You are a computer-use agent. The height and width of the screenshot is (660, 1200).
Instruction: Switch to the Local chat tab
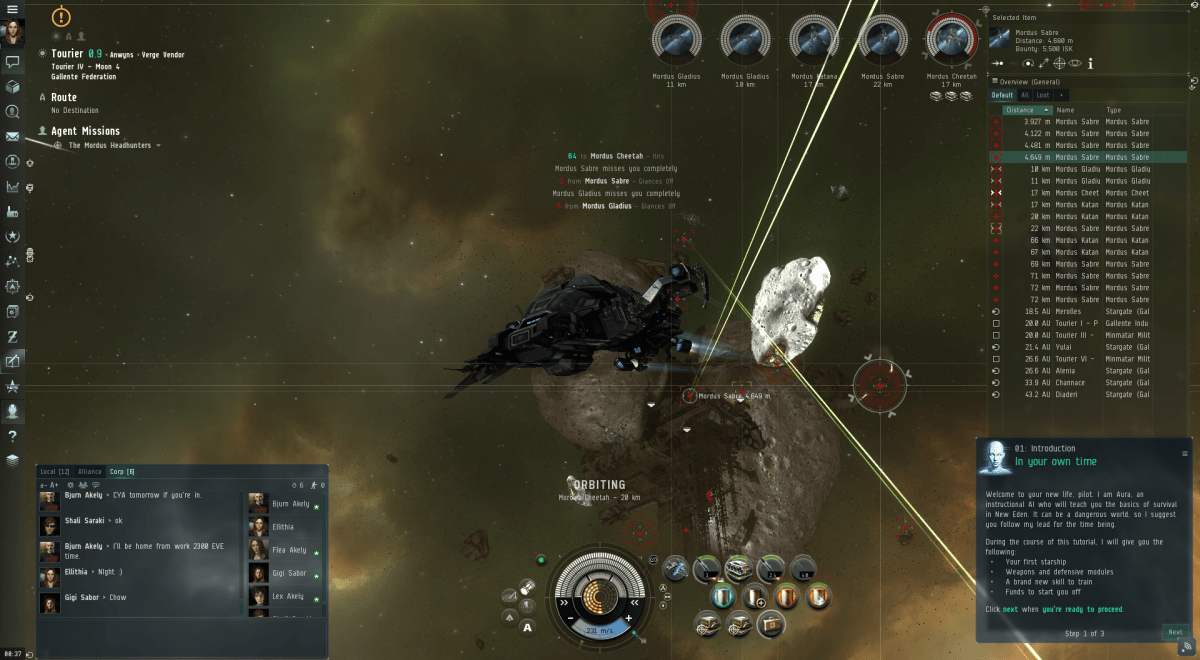[x=54, y=471]
